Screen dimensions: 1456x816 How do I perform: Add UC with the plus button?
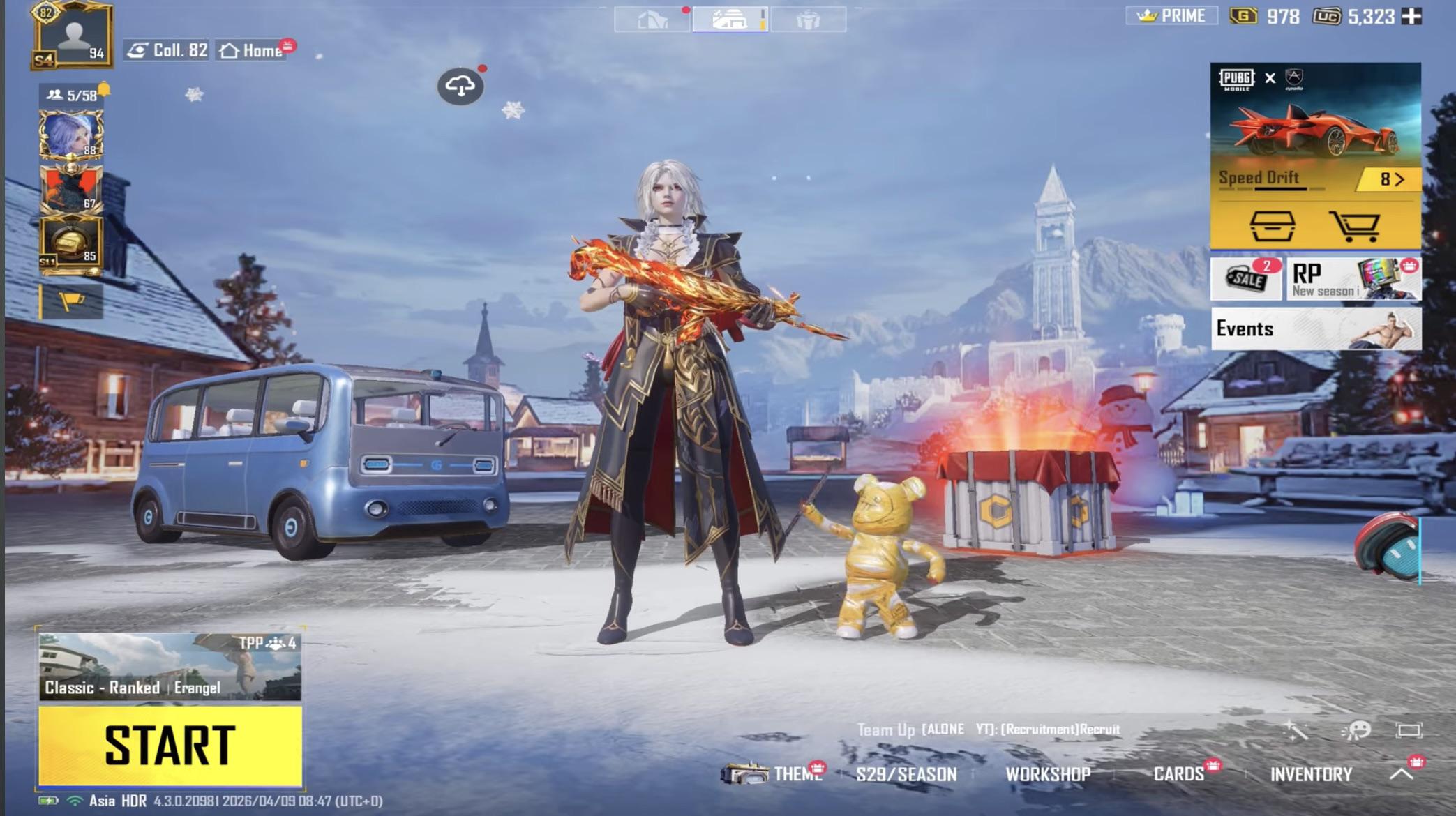(1411, 16)
